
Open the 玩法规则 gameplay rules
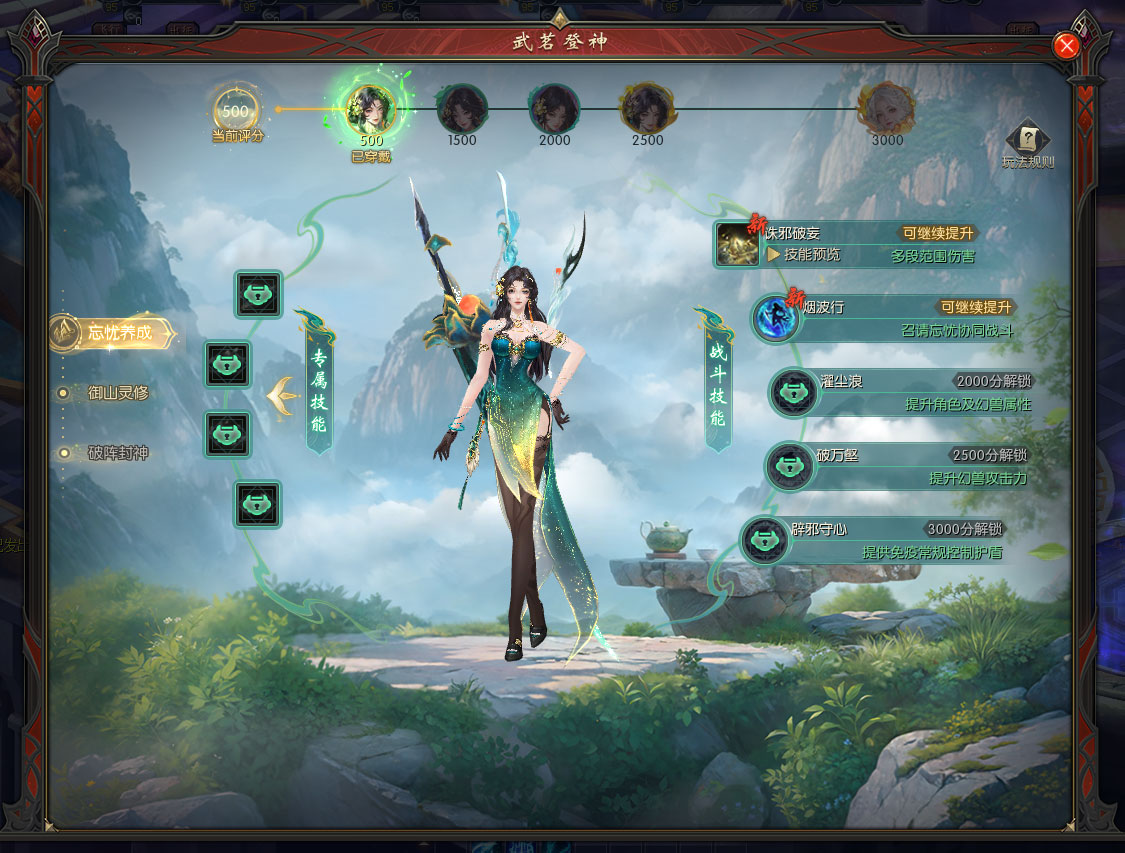(x=1028, y=145)
